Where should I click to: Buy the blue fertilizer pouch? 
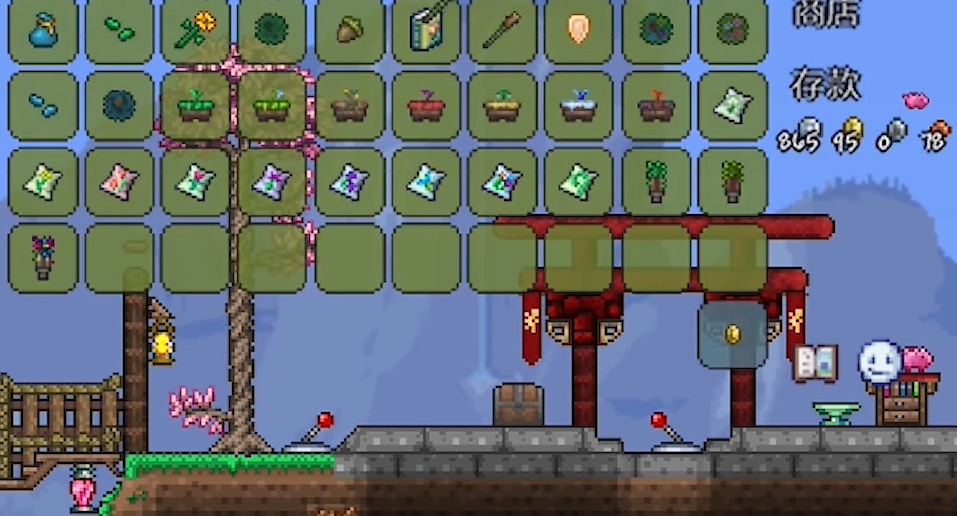click(43, 30)
